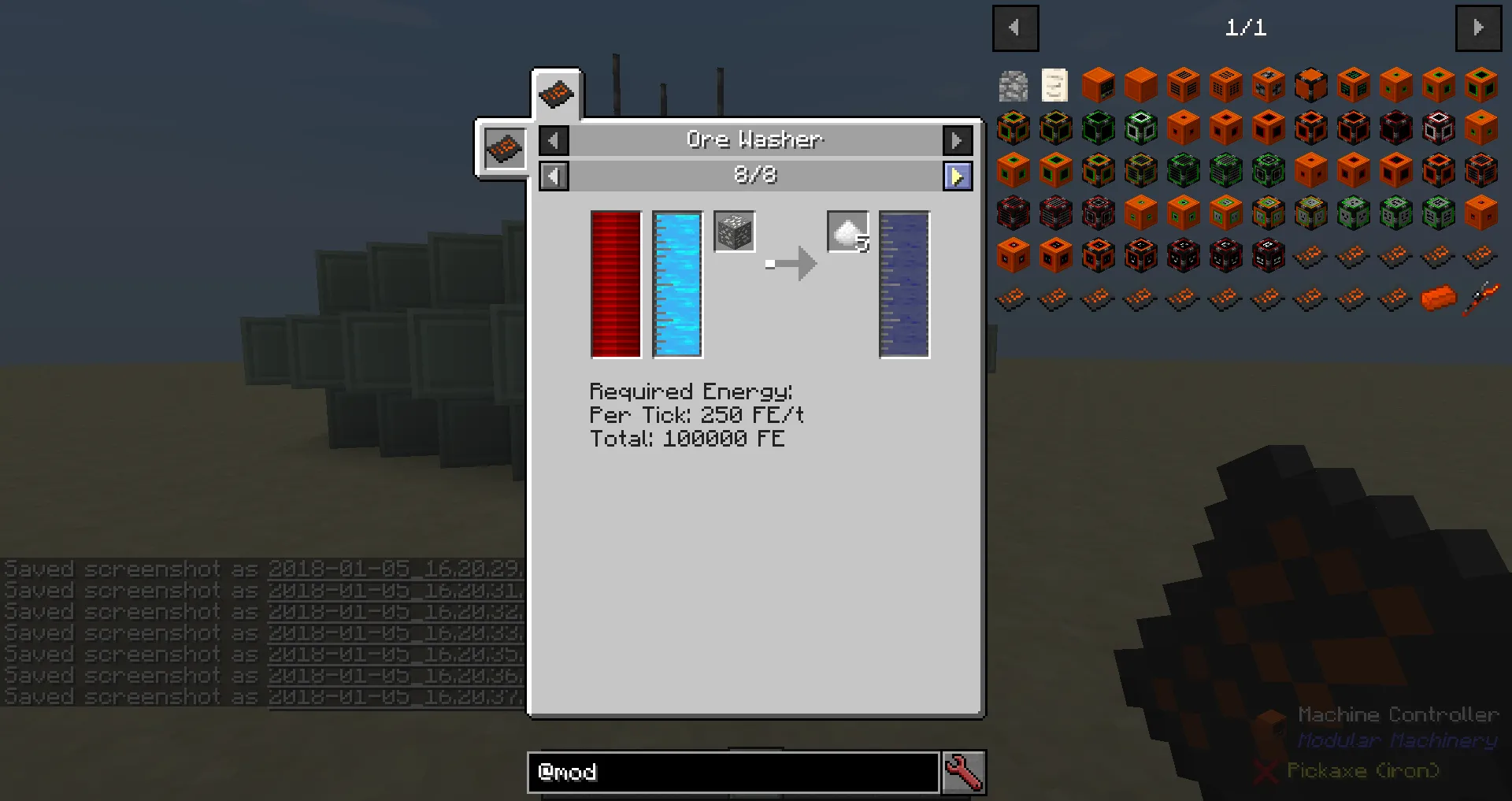Open JEI settings with the wrench icon
The image size is (1512, 801).
coord(965,773)
